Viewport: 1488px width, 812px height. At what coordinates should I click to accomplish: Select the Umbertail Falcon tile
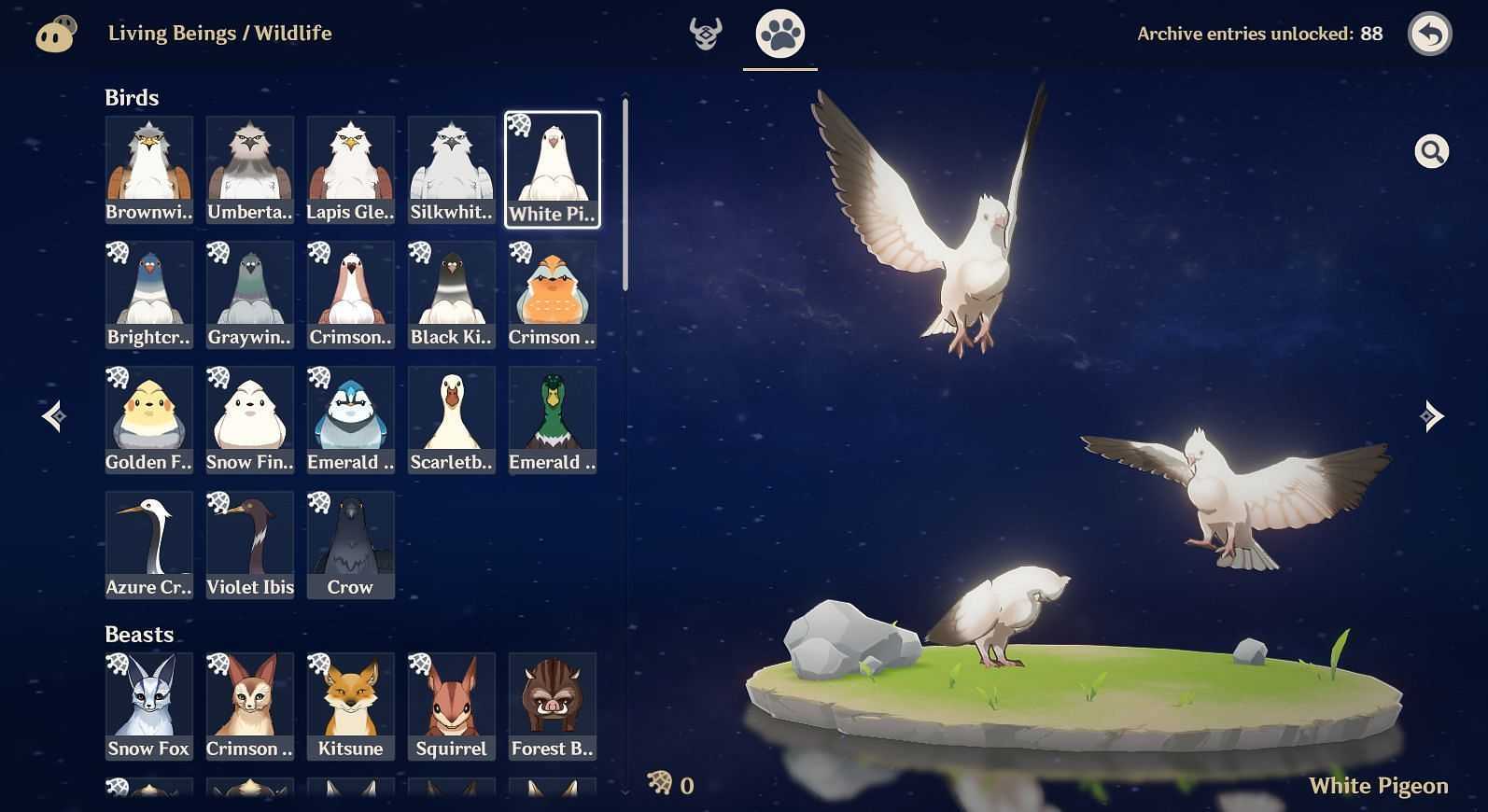coord(250,170)
